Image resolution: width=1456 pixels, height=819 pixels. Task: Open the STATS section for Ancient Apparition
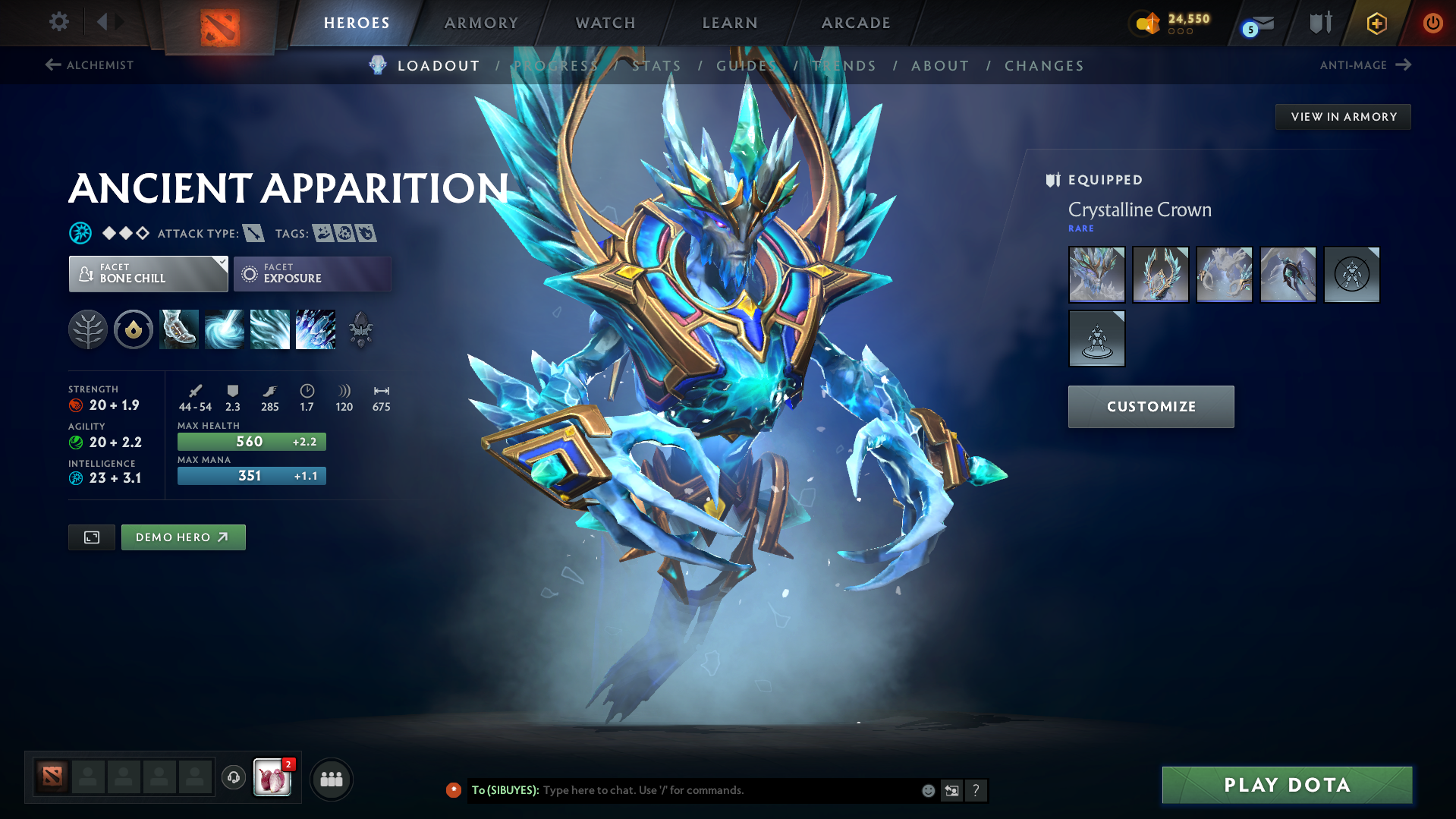point(657,65)
